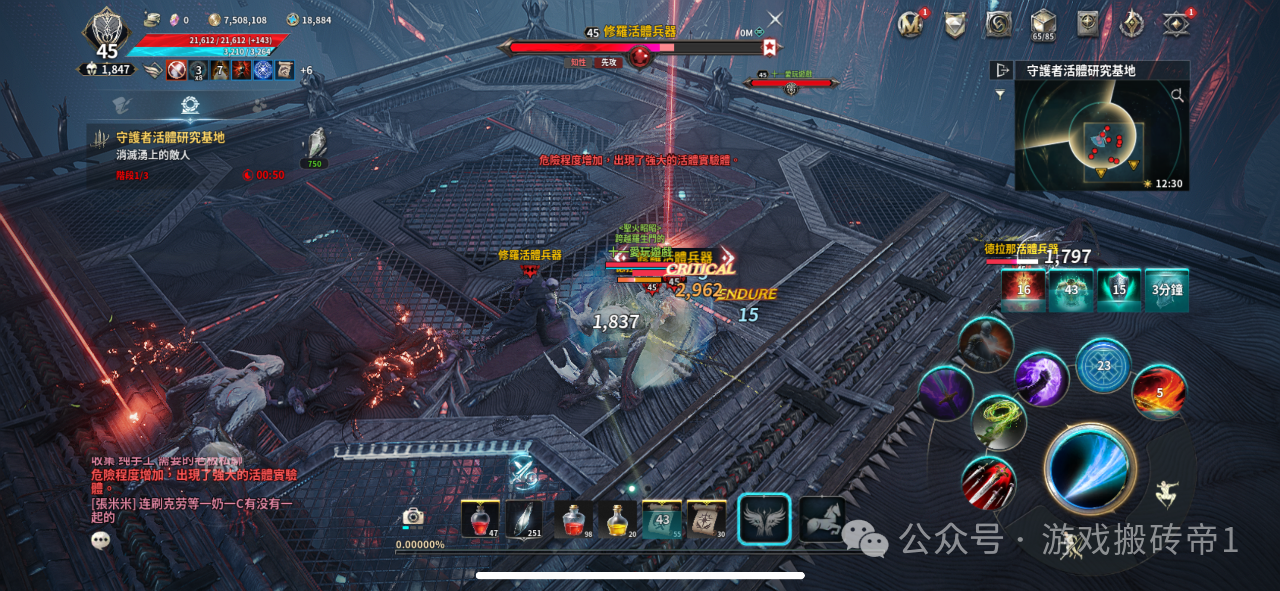This screenshot has width=1280, height=591.
Task: Use the yellow potion with count 20
Action: tap(617, 519)
